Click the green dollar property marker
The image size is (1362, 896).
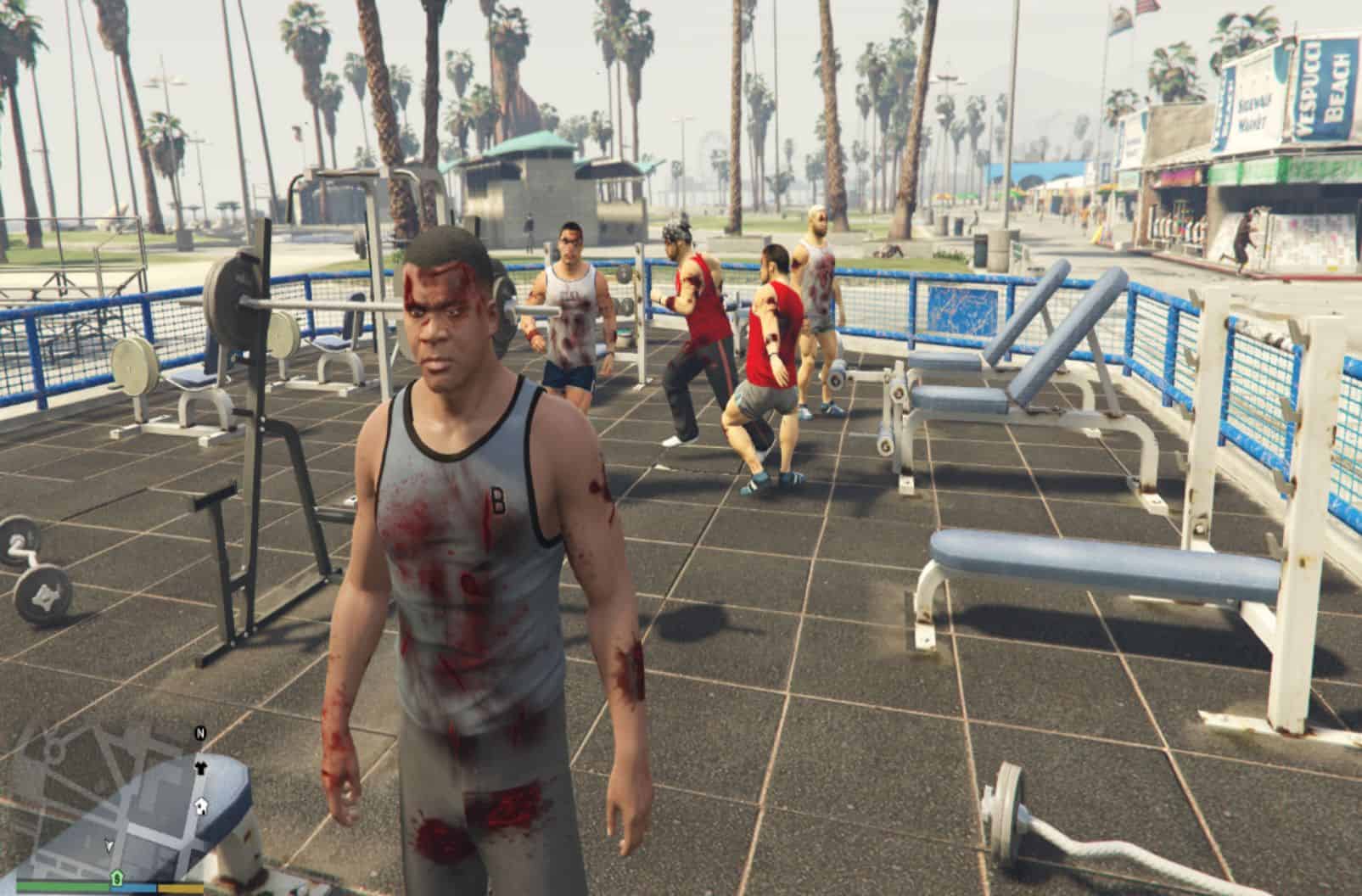[x=116, y=876]
